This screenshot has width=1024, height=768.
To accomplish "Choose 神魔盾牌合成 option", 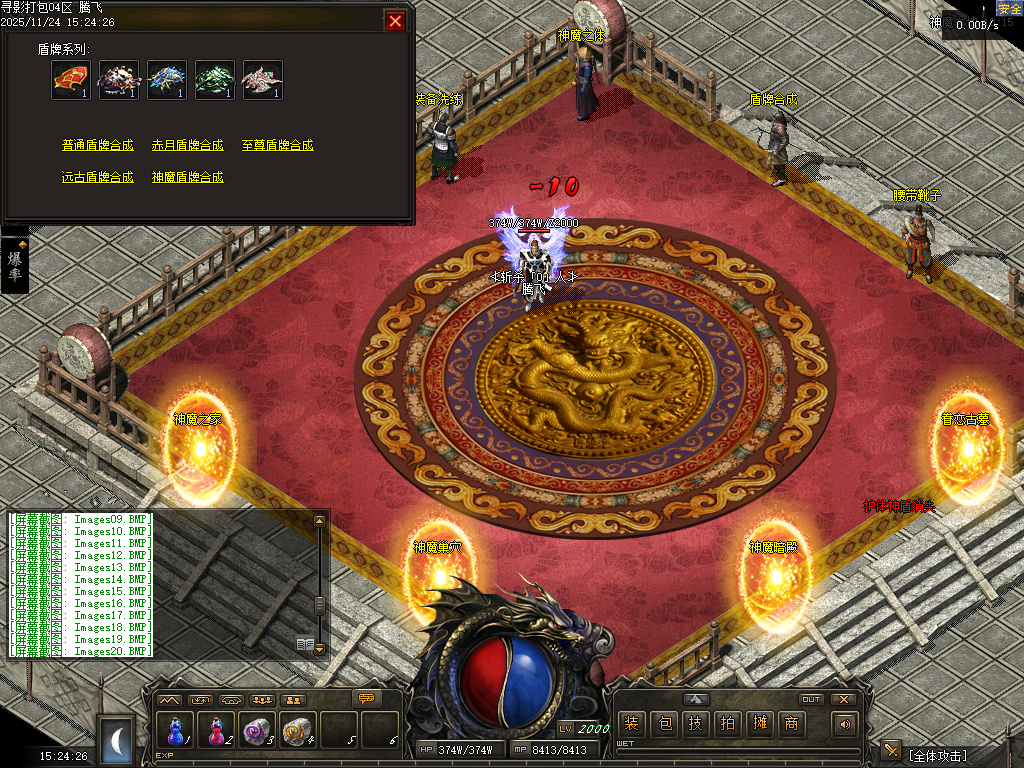I will click(x=188, y=177).
